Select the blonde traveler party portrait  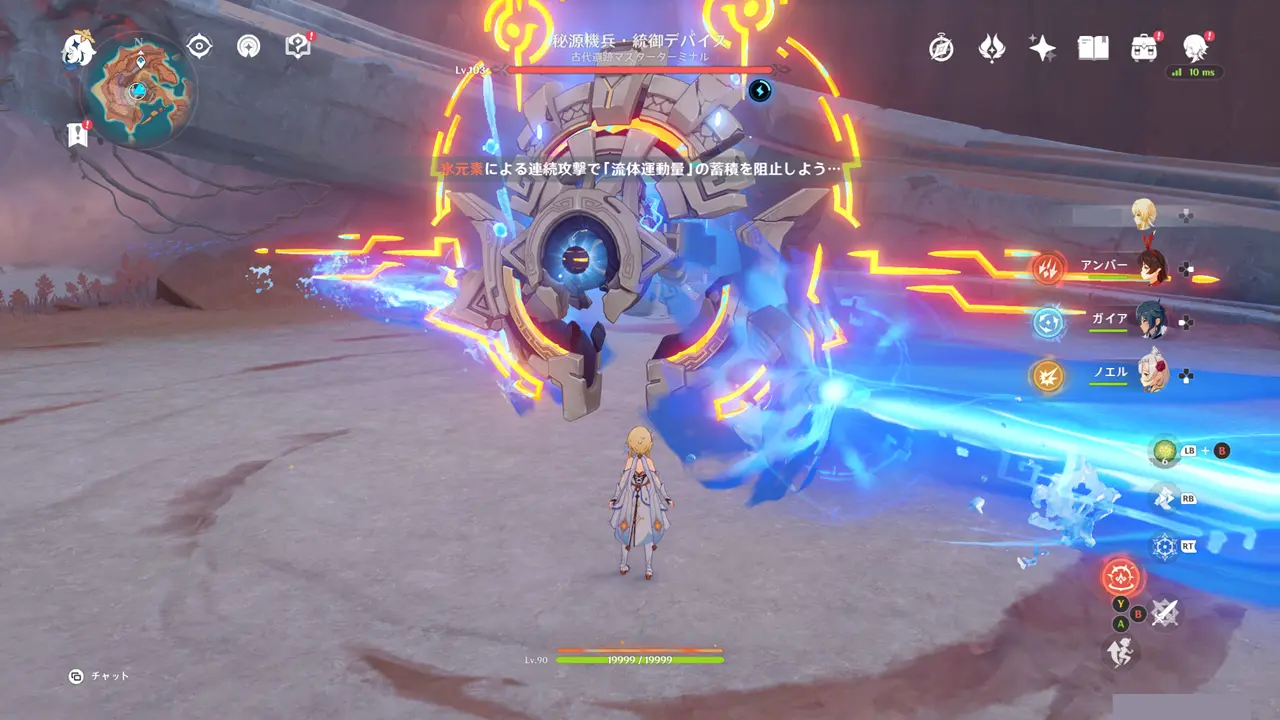point(1144,213)
